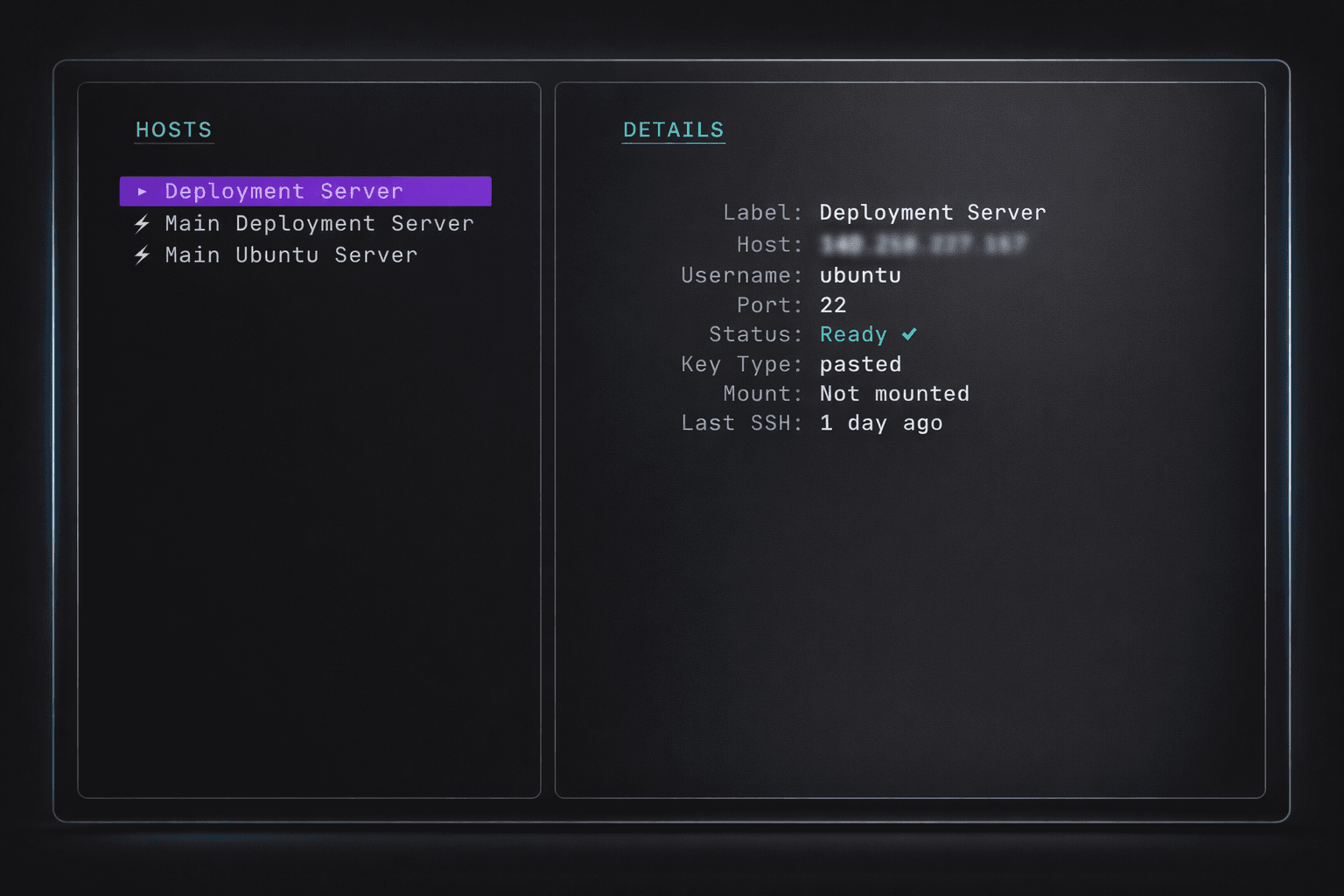The height and width of the screenshot is (896, 1344).
Task: Open the DETAILS heading link
Action: pos(673,129)
